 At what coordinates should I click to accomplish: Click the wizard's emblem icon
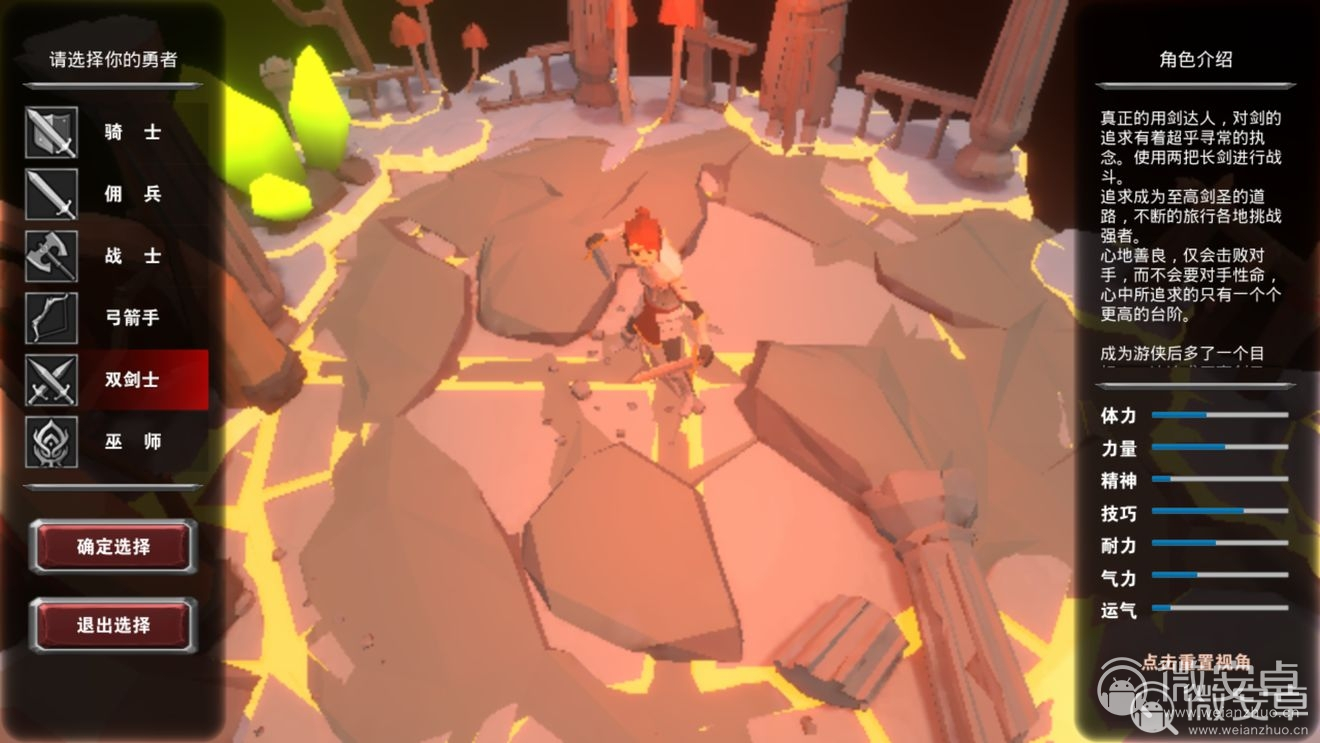coord(51,442)
